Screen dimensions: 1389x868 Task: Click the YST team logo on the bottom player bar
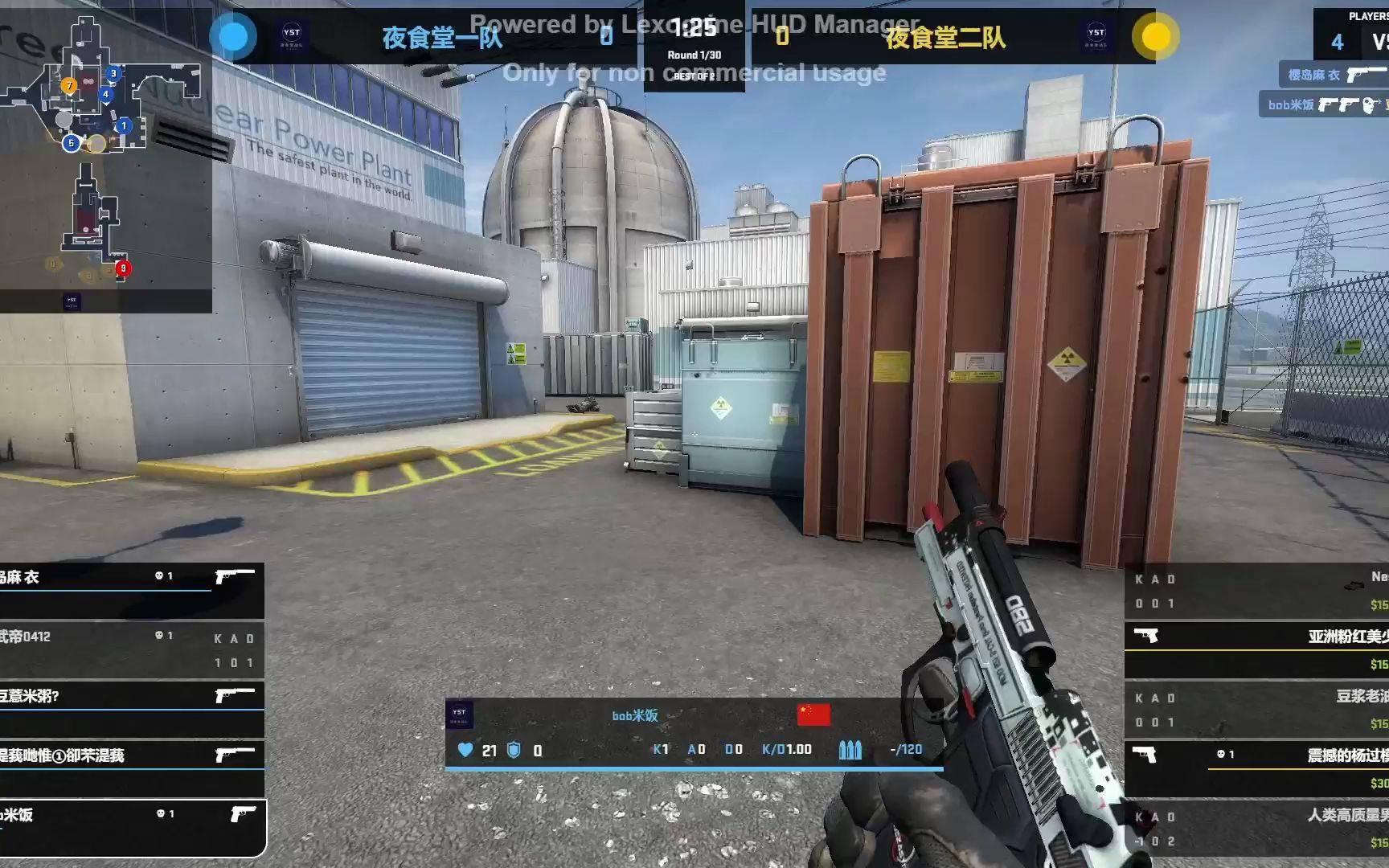coord(461,714)
